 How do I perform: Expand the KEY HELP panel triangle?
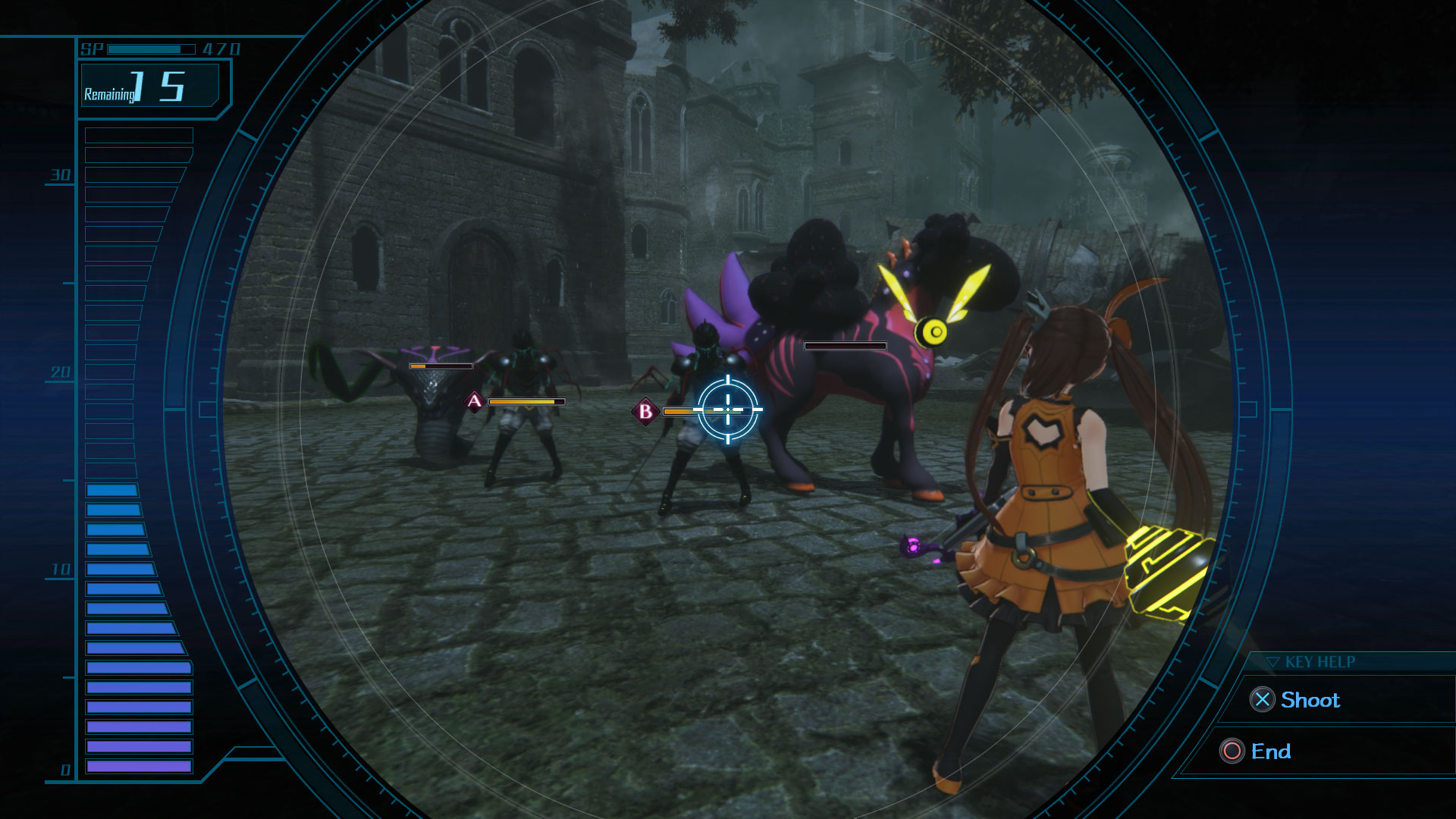coord(1273,661)
